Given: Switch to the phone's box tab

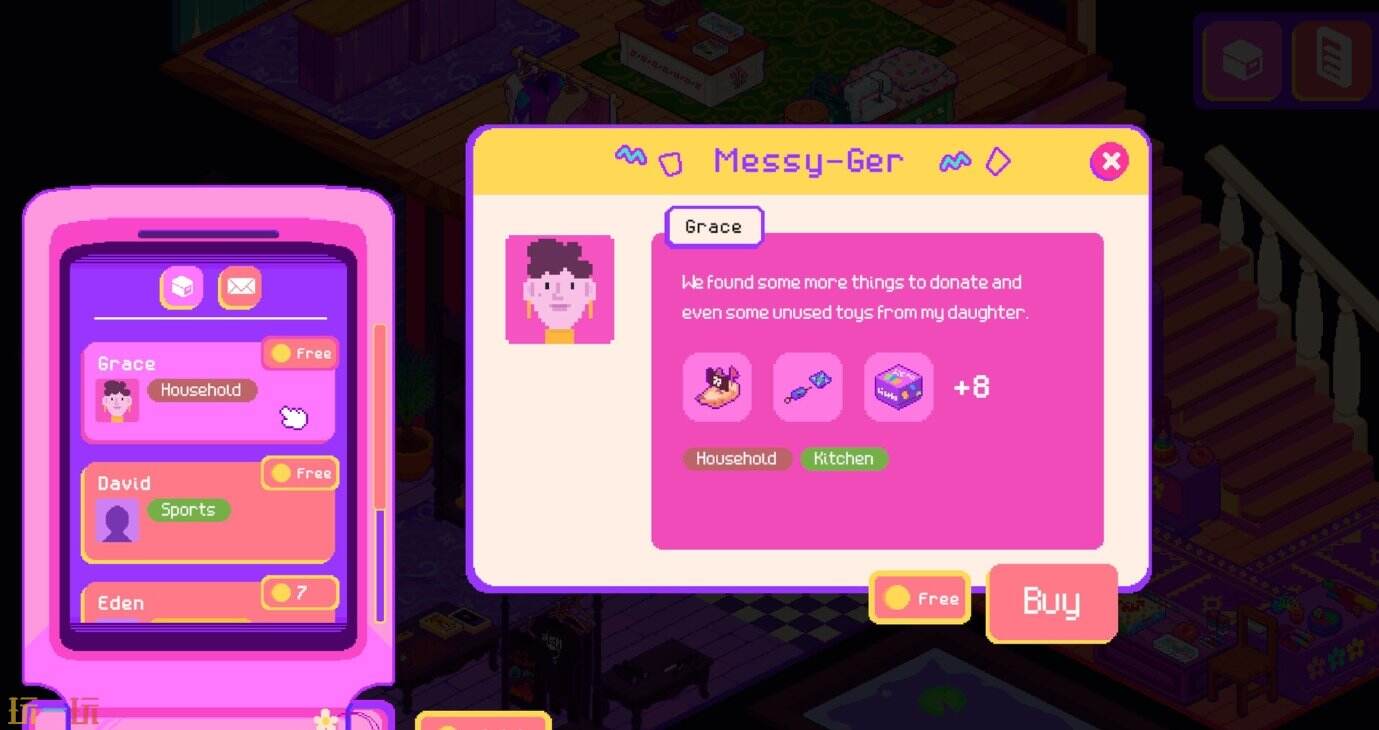Looking at the screenshot, I should coord(182,288).
